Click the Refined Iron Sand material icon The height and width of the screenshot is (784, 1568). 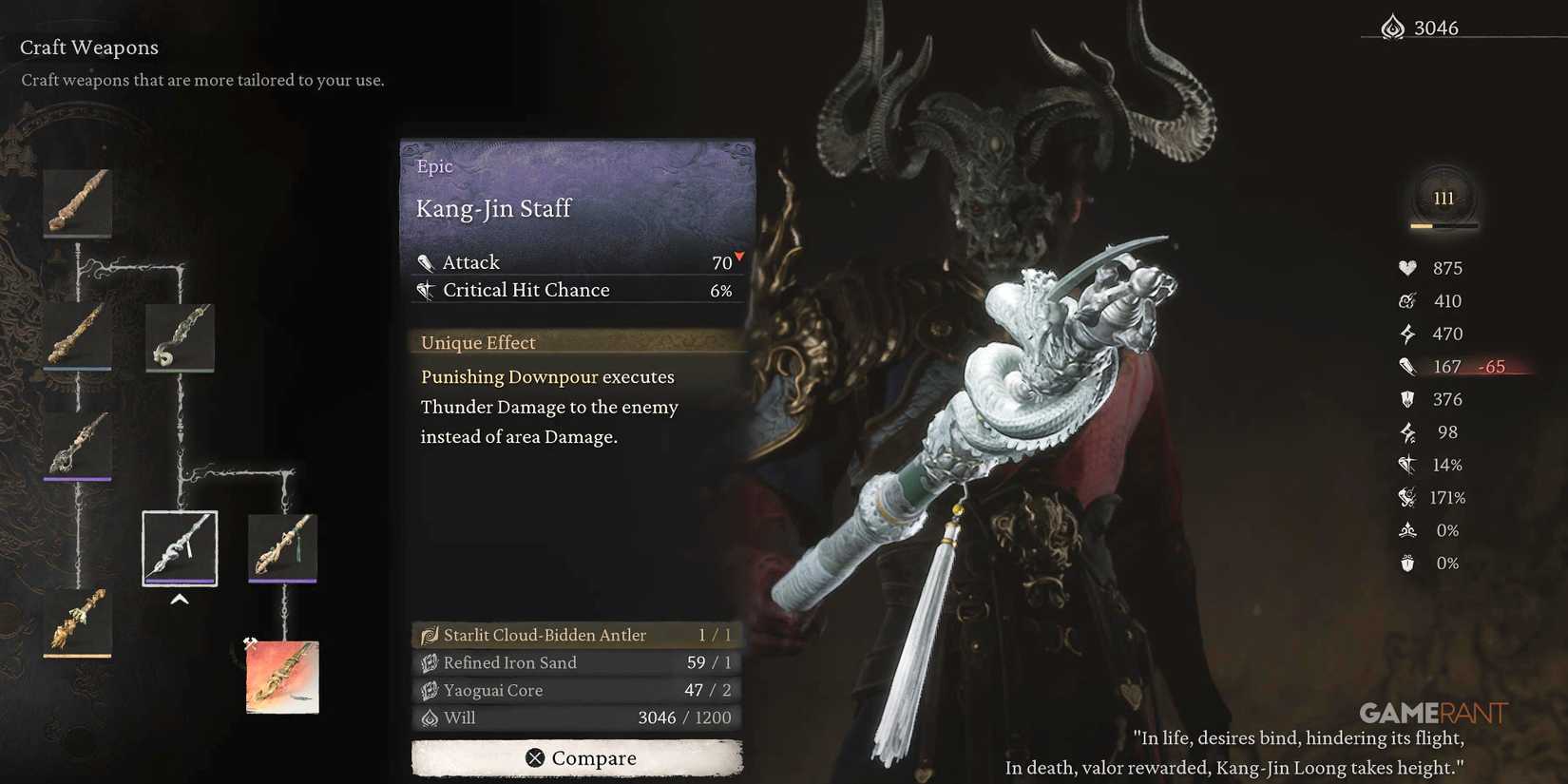coord(430,662)
